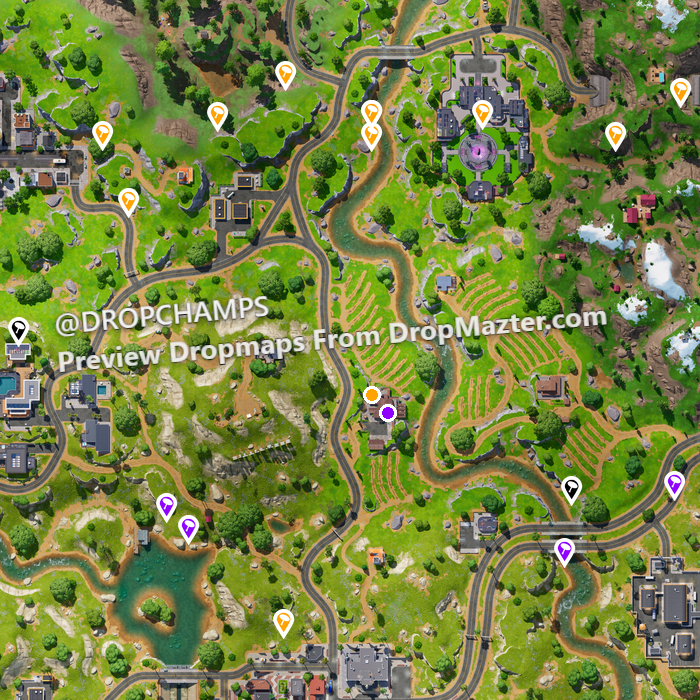Screen dimensions: 700x700
Task: Select the purple circle marker at the farmhouse
Action: click(387, 412)
